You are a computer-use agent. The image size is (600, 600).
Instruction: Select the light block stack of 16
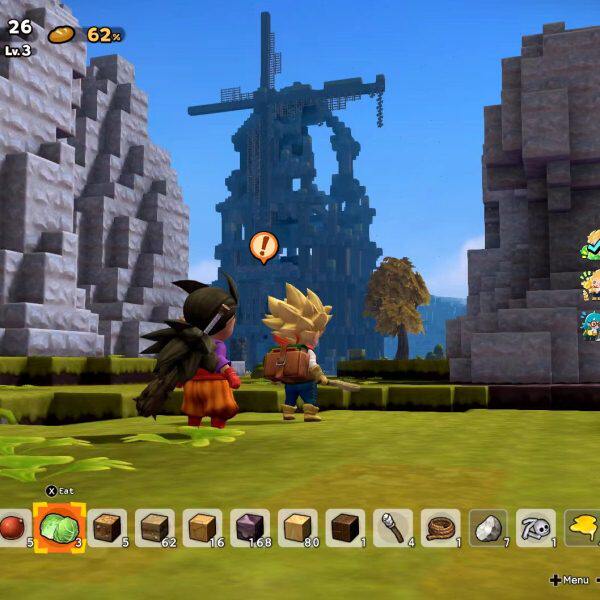[x=202, y=527]
